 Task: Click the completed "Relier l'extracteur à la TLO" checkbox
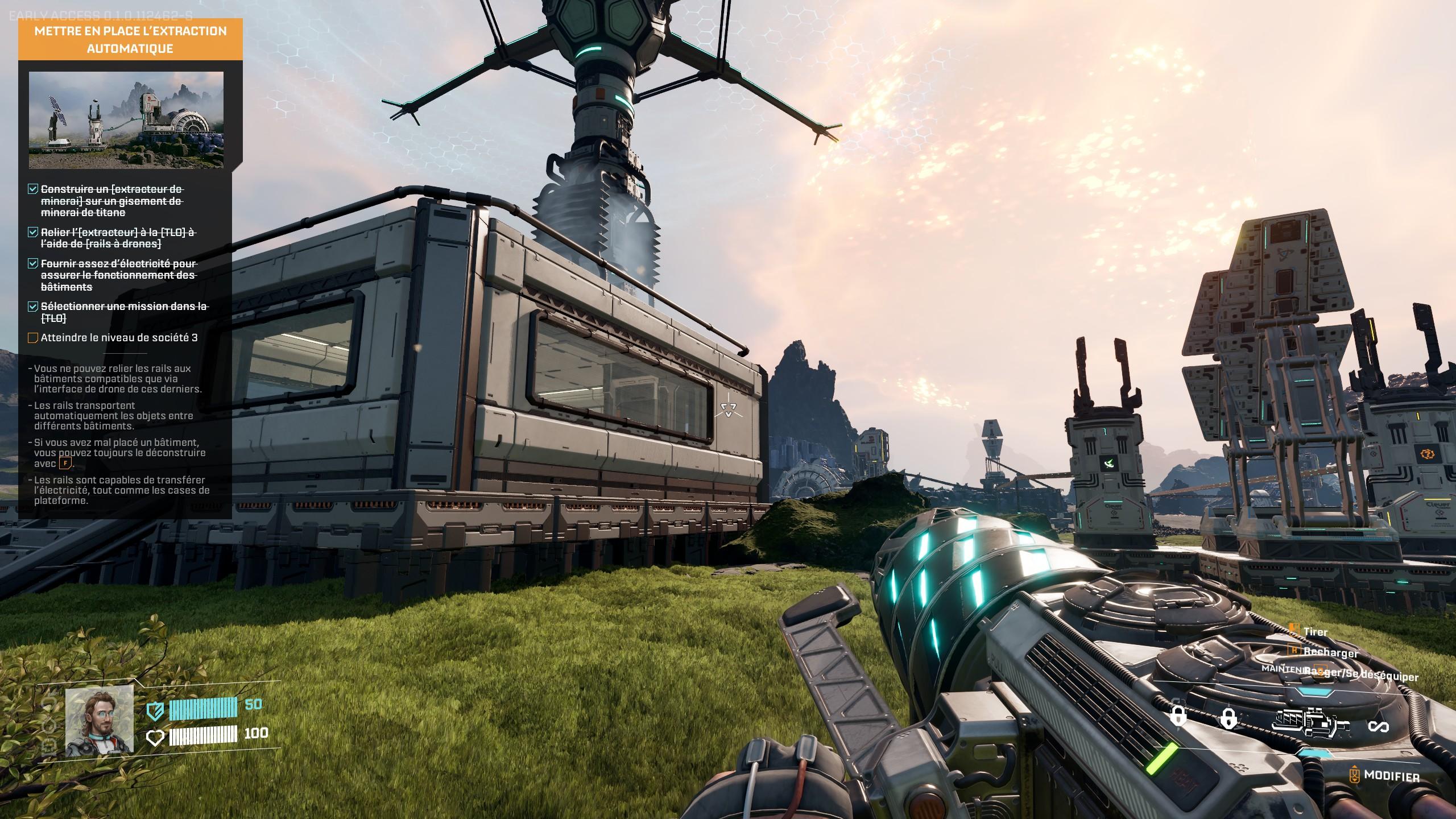click(33, 232)
